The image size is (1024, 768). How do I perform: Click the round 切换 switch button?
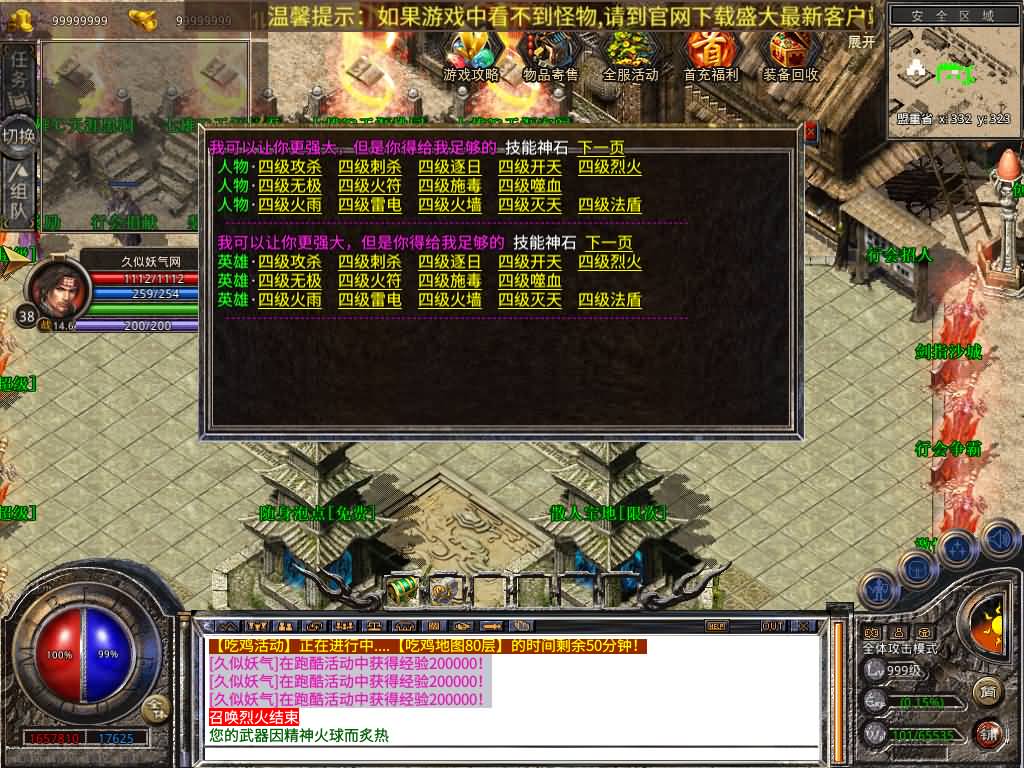coord(19,134)
